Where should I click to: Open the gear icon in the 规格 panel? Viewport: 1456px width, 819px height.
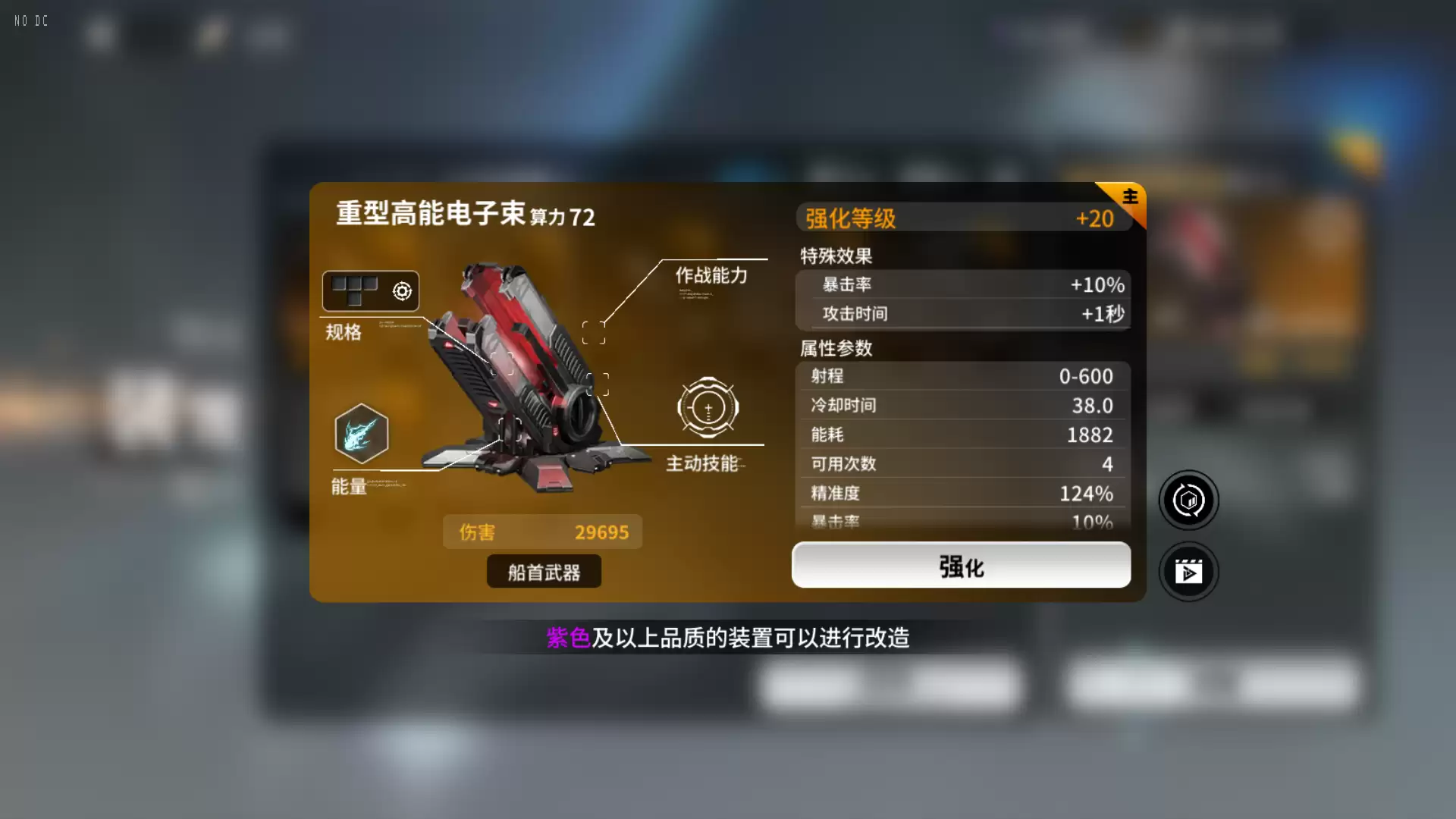[x=400, y=290]
